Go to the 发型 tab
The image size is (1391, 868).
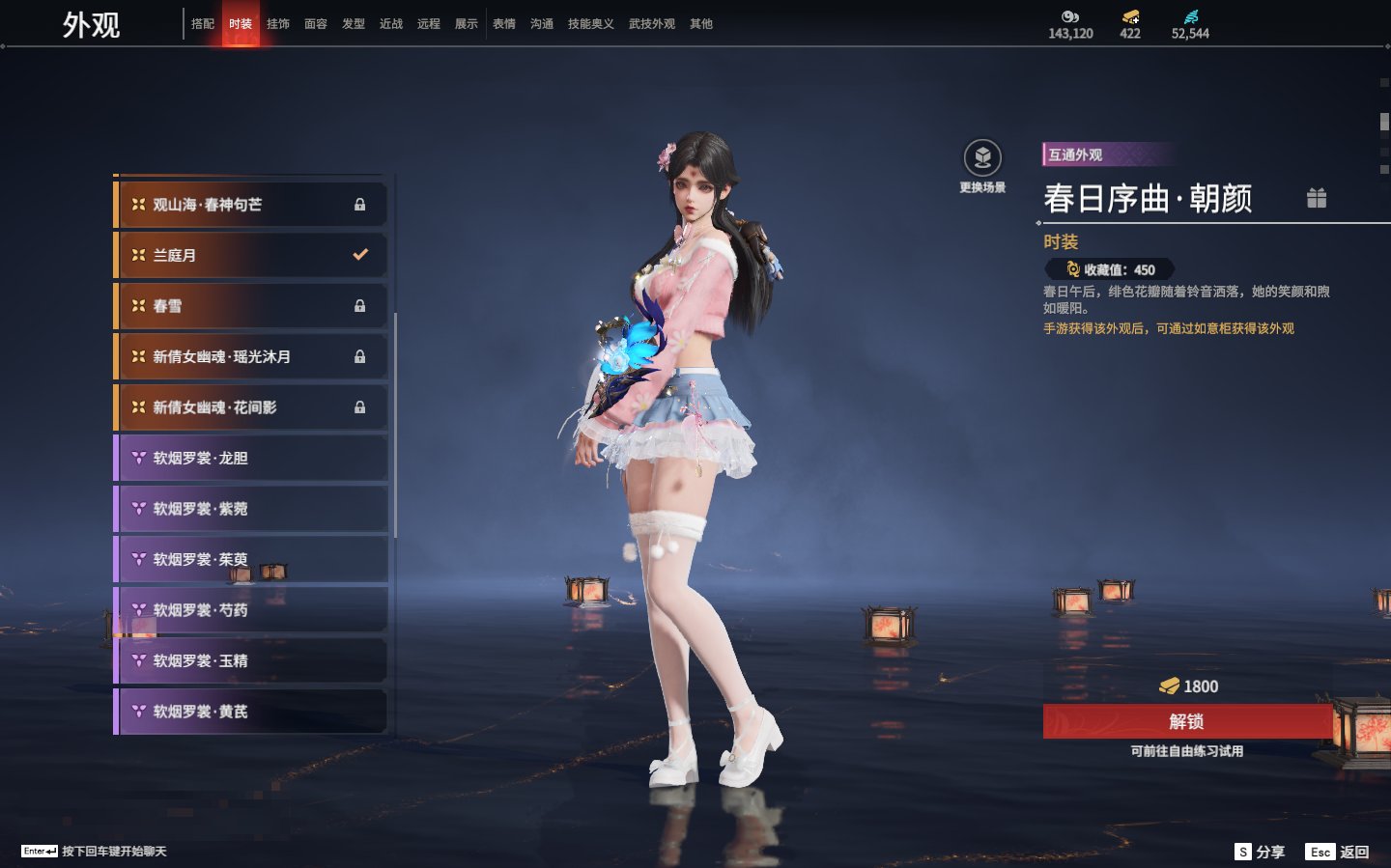point(354,24)
